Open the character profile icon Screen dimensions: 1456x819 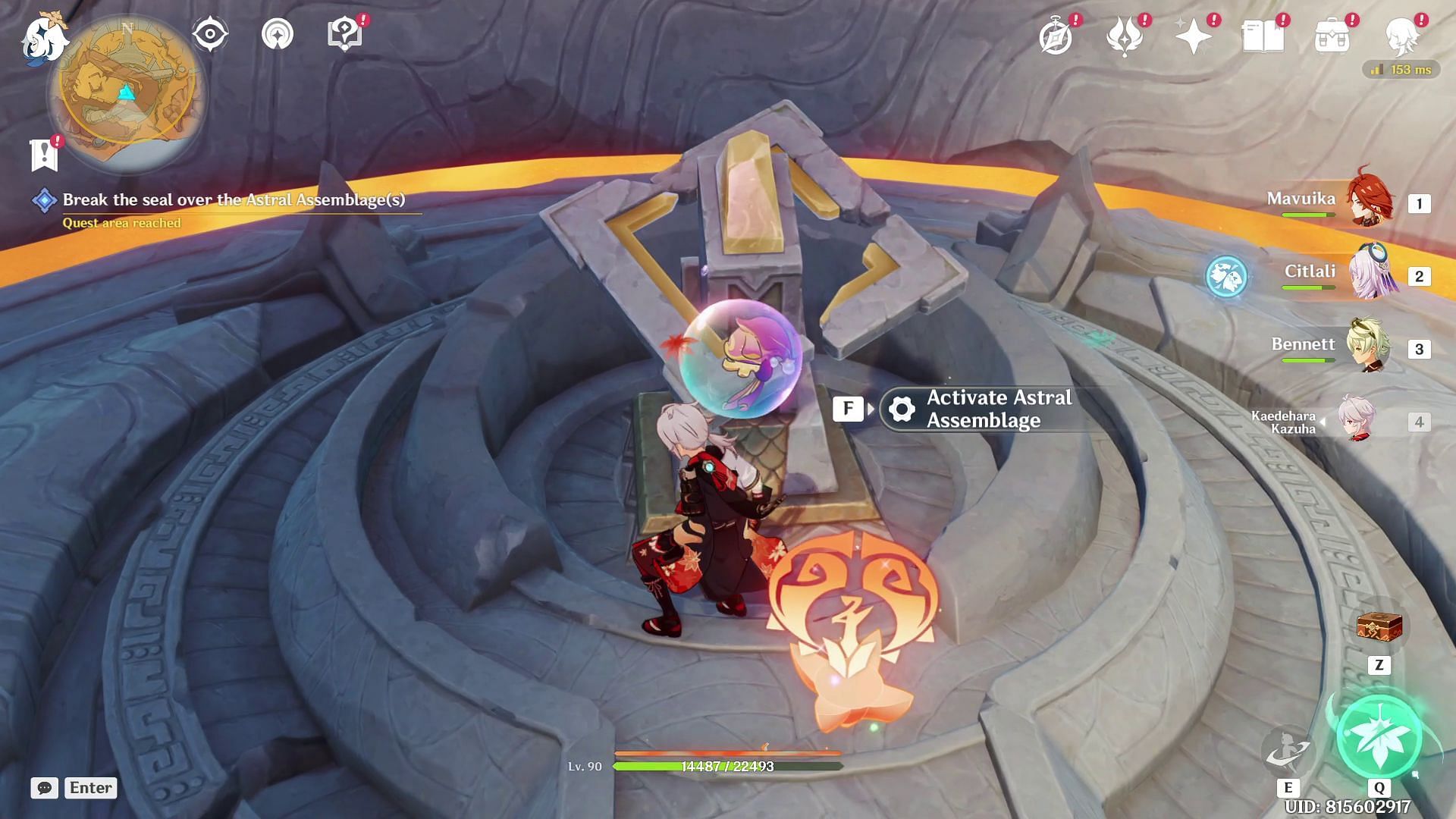click(1401, 36)
